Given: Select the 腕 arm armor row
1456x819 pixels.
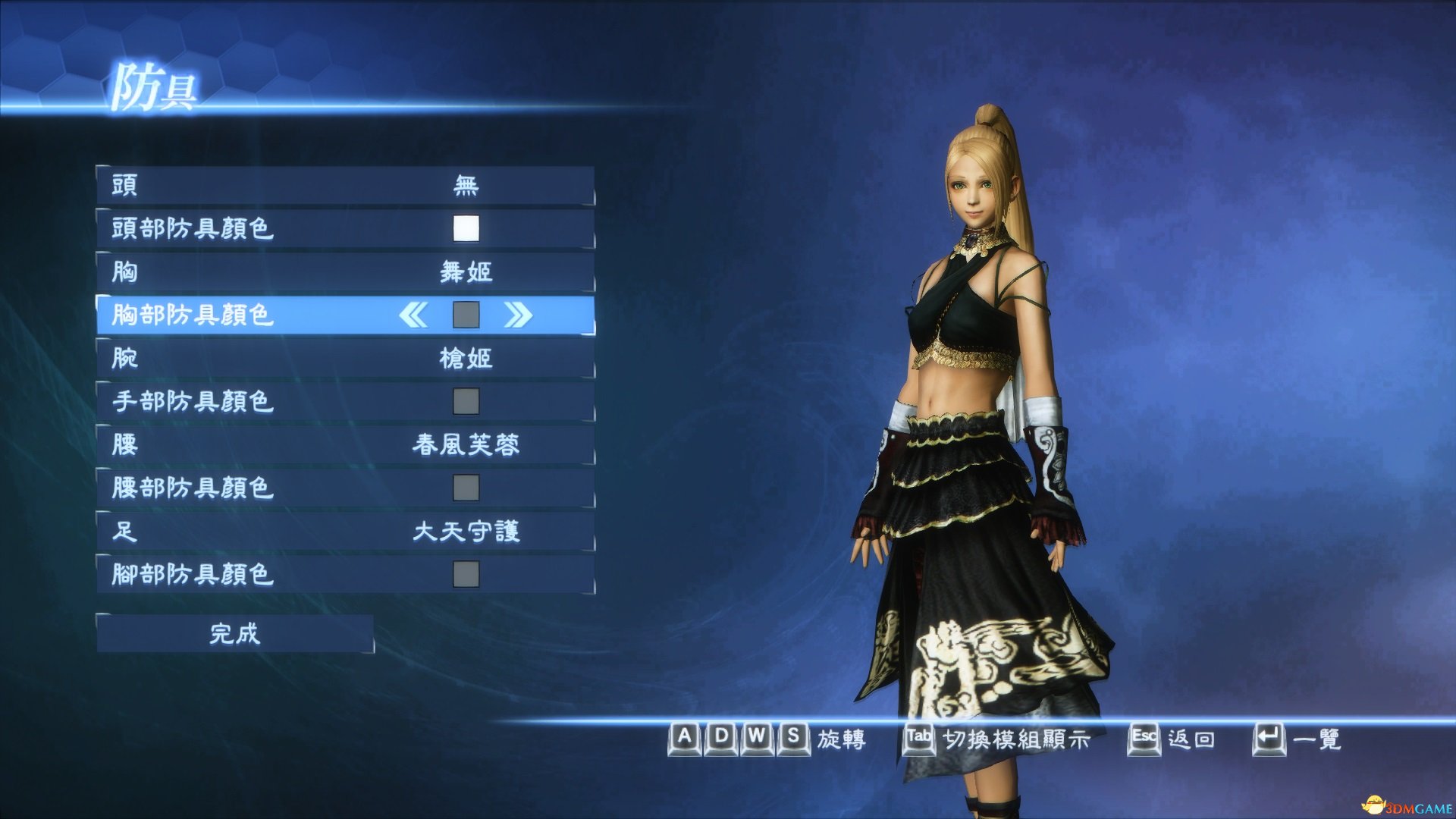Looking at the screenshot, I should point(345,358).
